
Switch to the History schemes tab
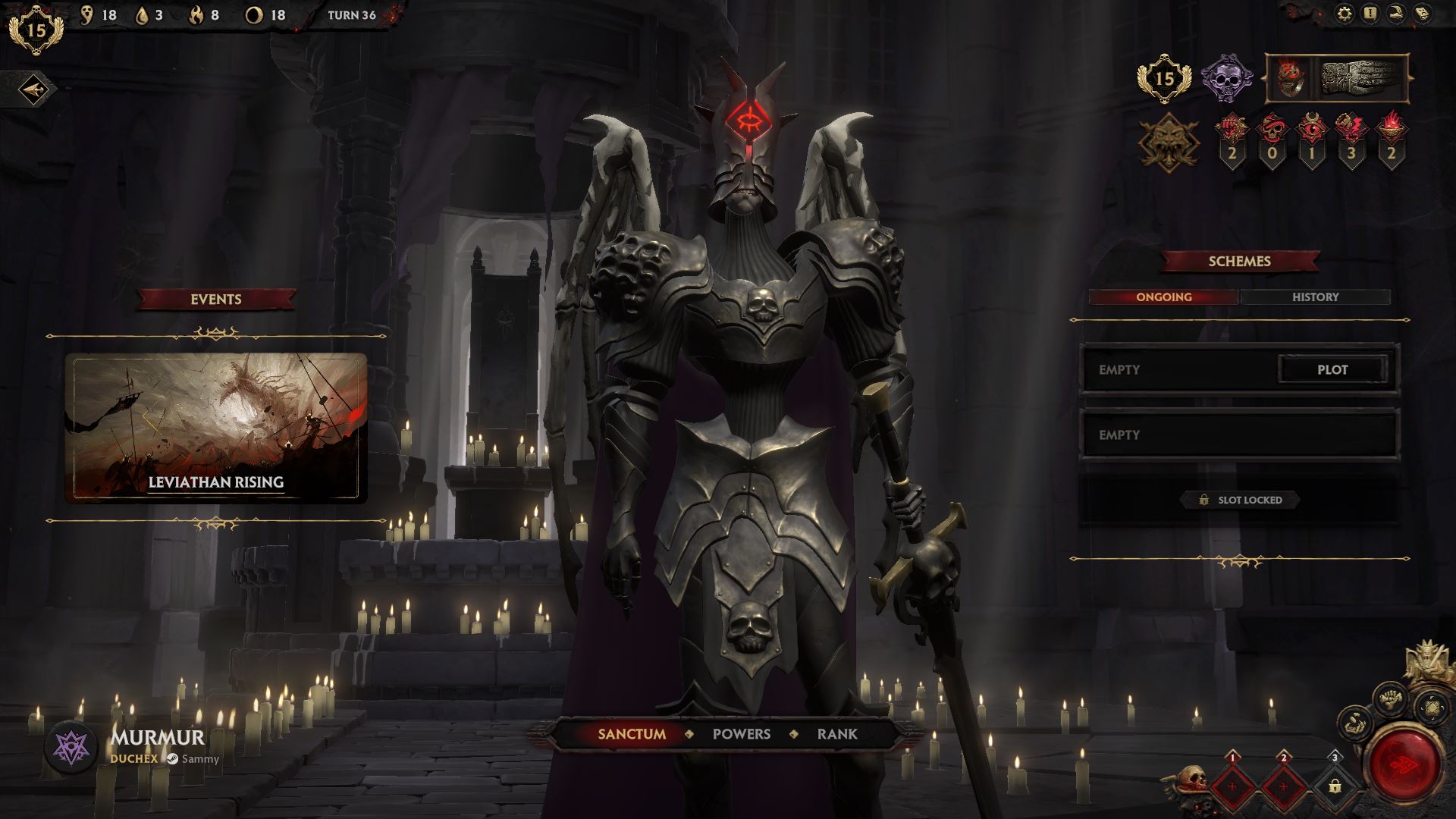(1315, 297)
